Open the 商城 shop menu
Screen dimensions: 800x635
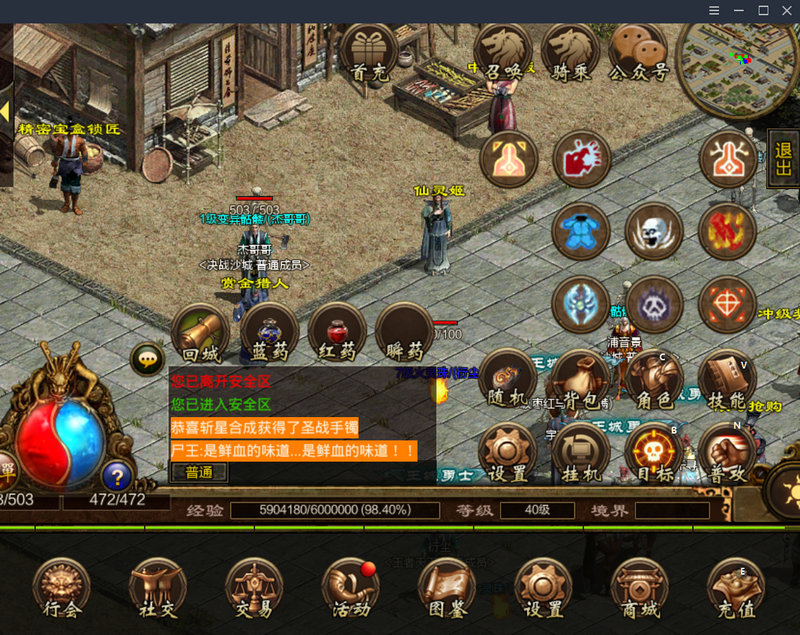(640, 589)
